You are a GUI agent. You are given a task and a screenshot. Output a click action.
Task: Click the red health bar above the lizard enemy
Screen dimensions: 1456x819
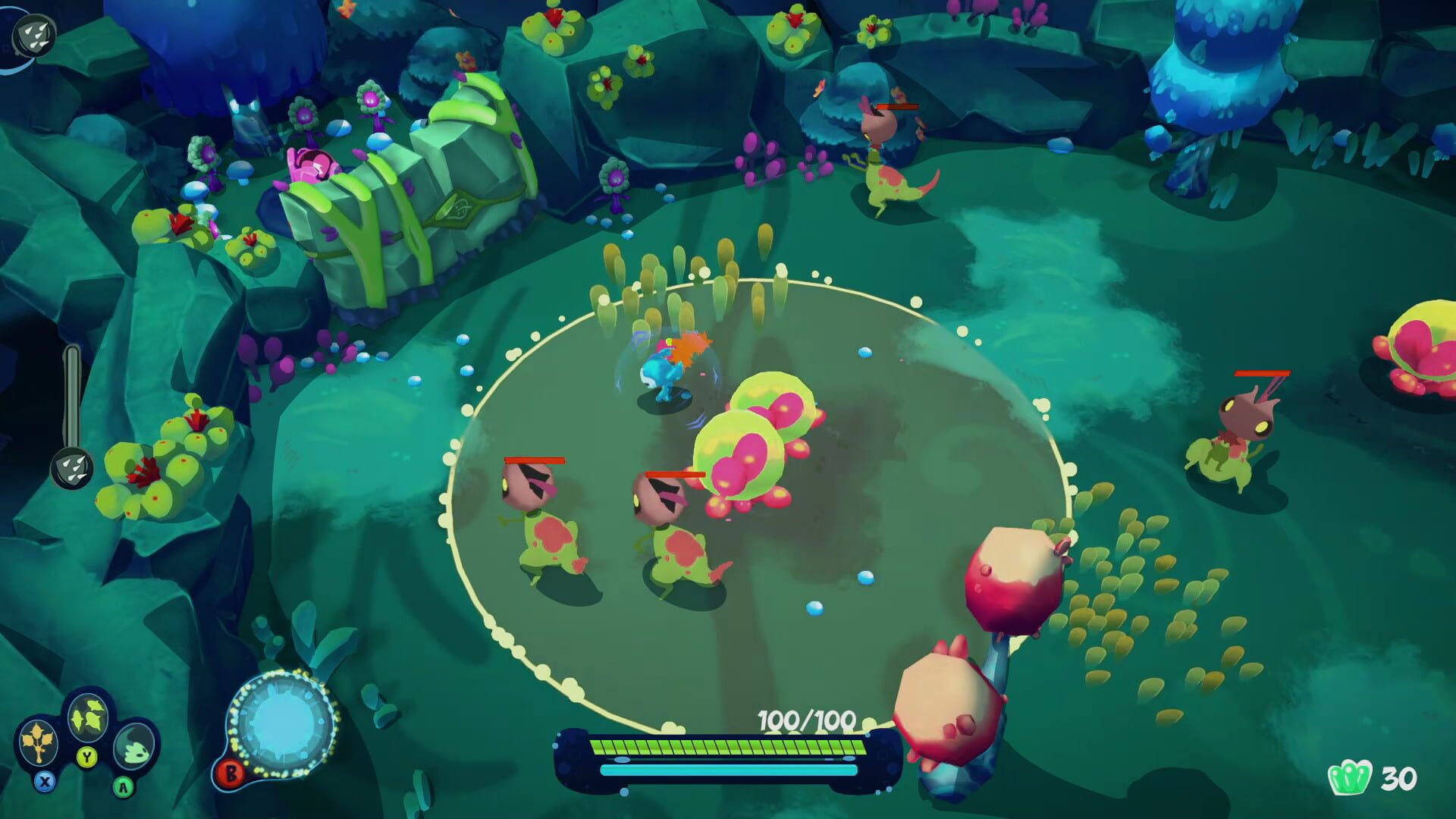(897, 108)
